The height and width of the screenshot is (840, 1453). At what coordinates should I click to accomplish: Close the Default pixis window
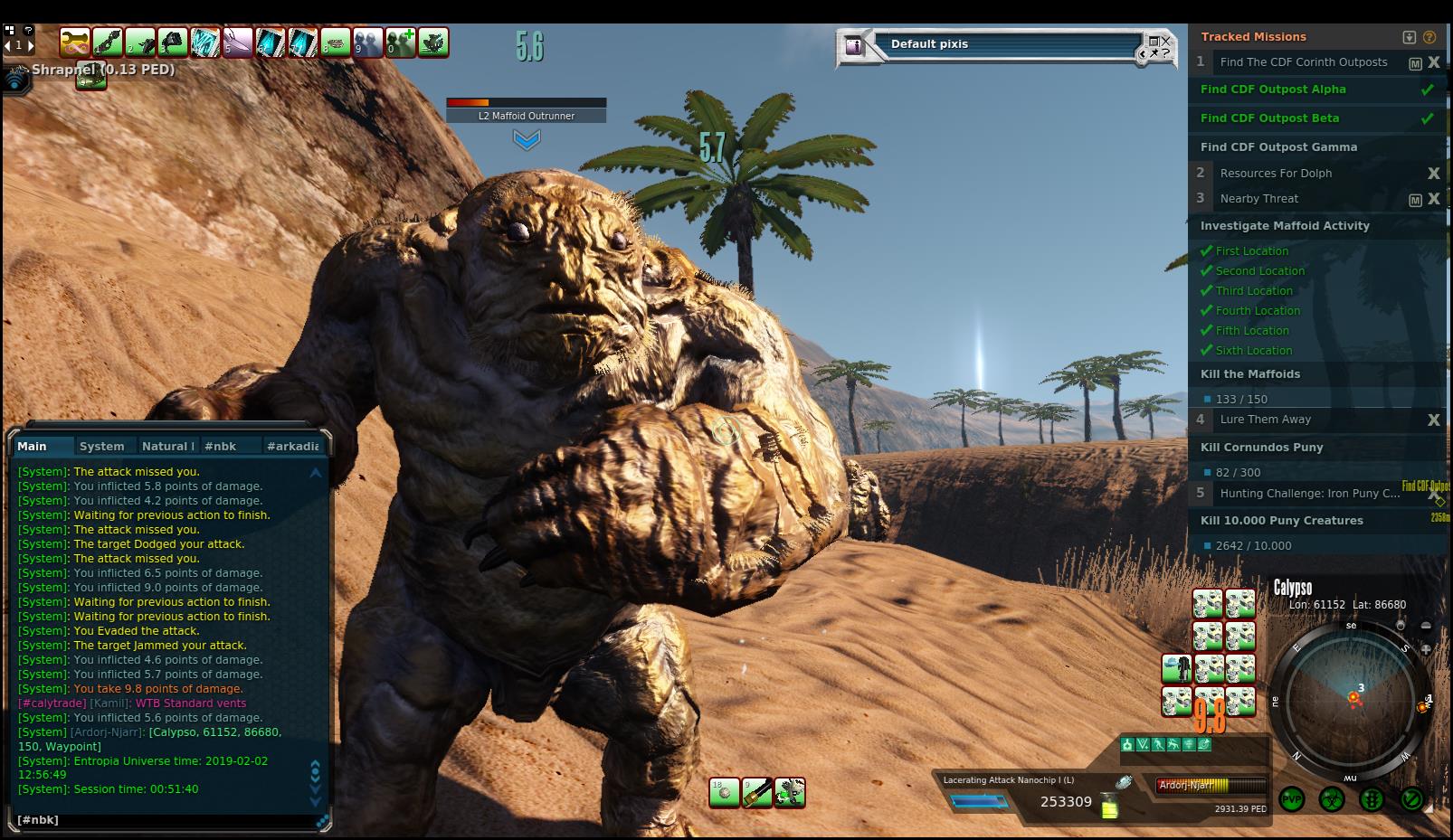click(1165, 41)
